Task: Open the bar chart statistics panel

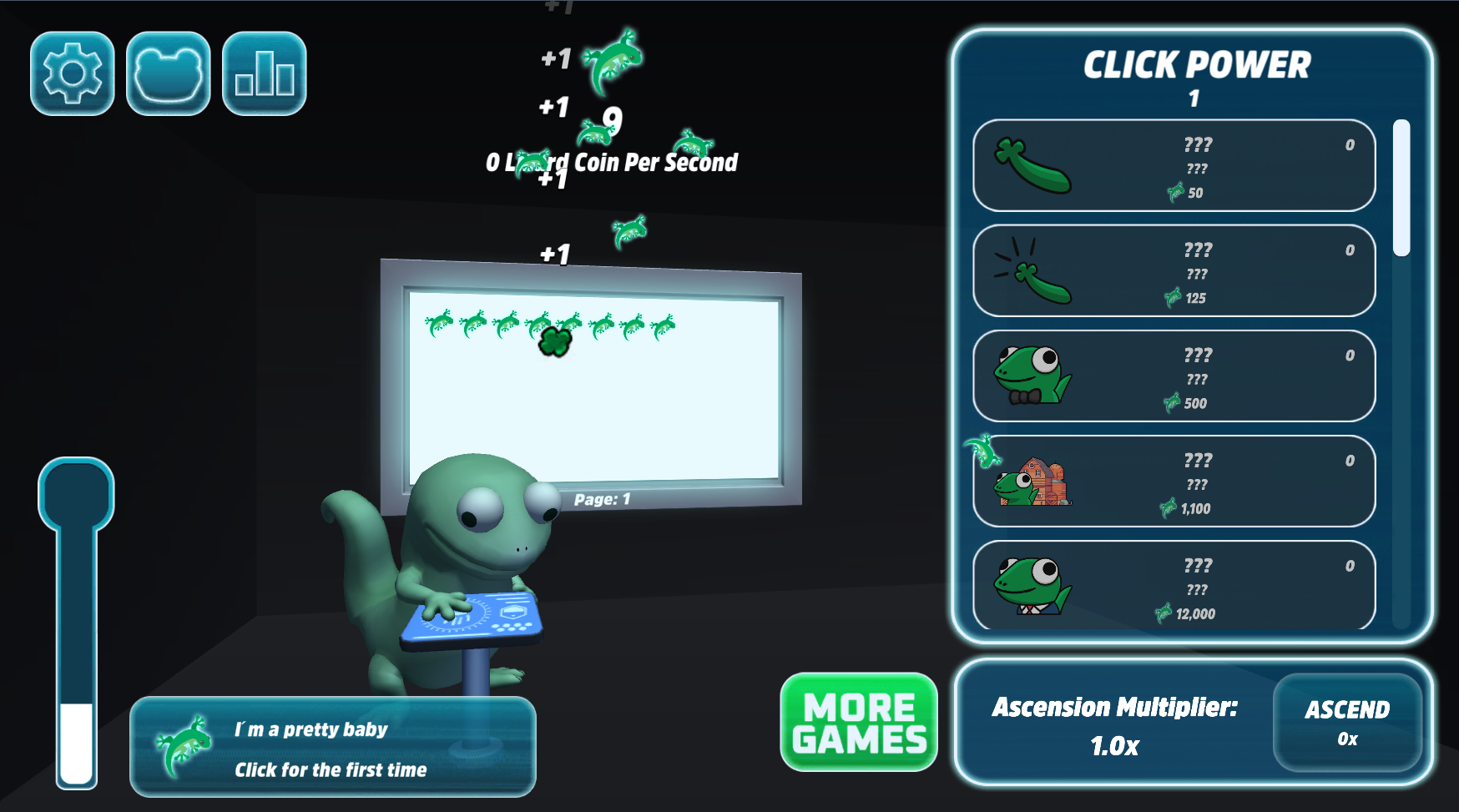Action: pos(265,73)
